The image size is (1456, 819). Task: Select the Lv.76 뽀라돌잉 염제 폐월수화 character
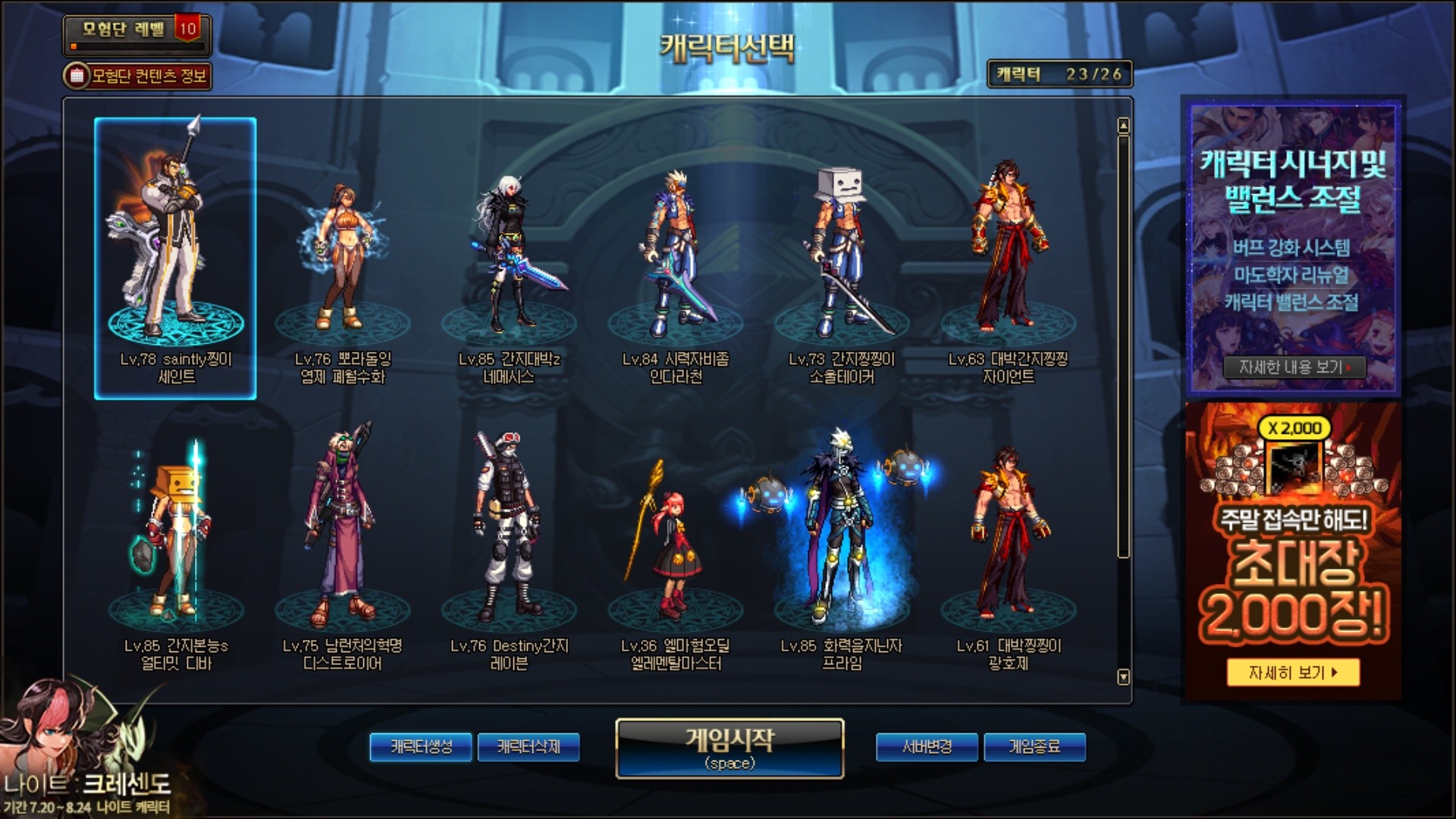342,258
